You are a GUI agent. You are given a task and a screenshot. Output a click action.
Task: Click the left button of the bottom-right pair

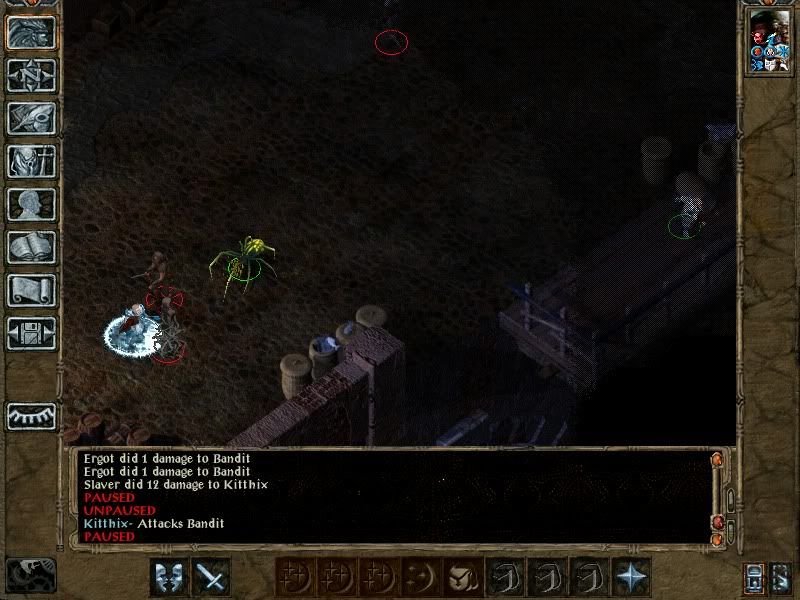(755, 577)
